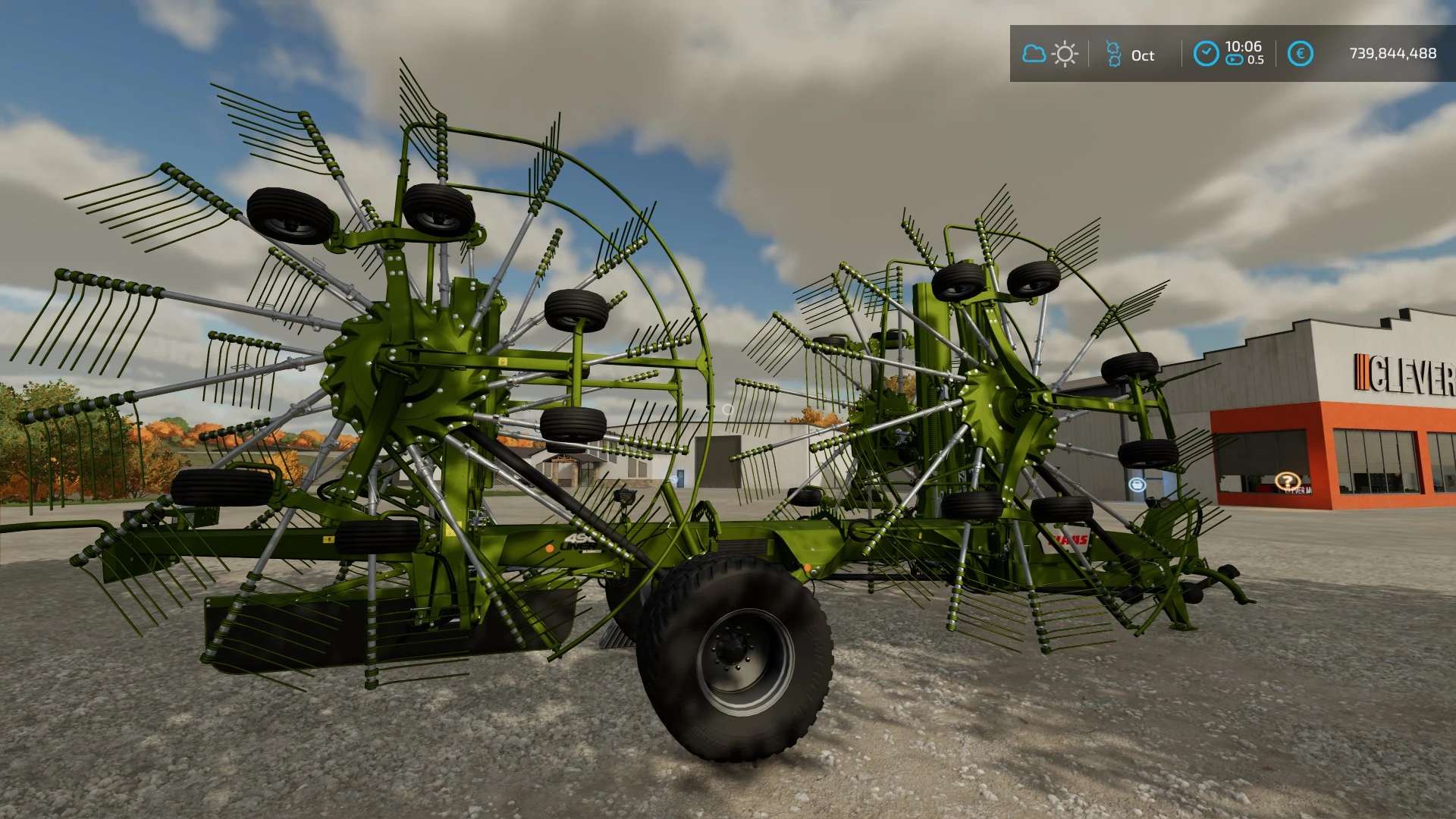The width and height of the screenshot is (1456, 819).
Task: Select the season cycle icon beside Oct
Action: [1112, 54]
